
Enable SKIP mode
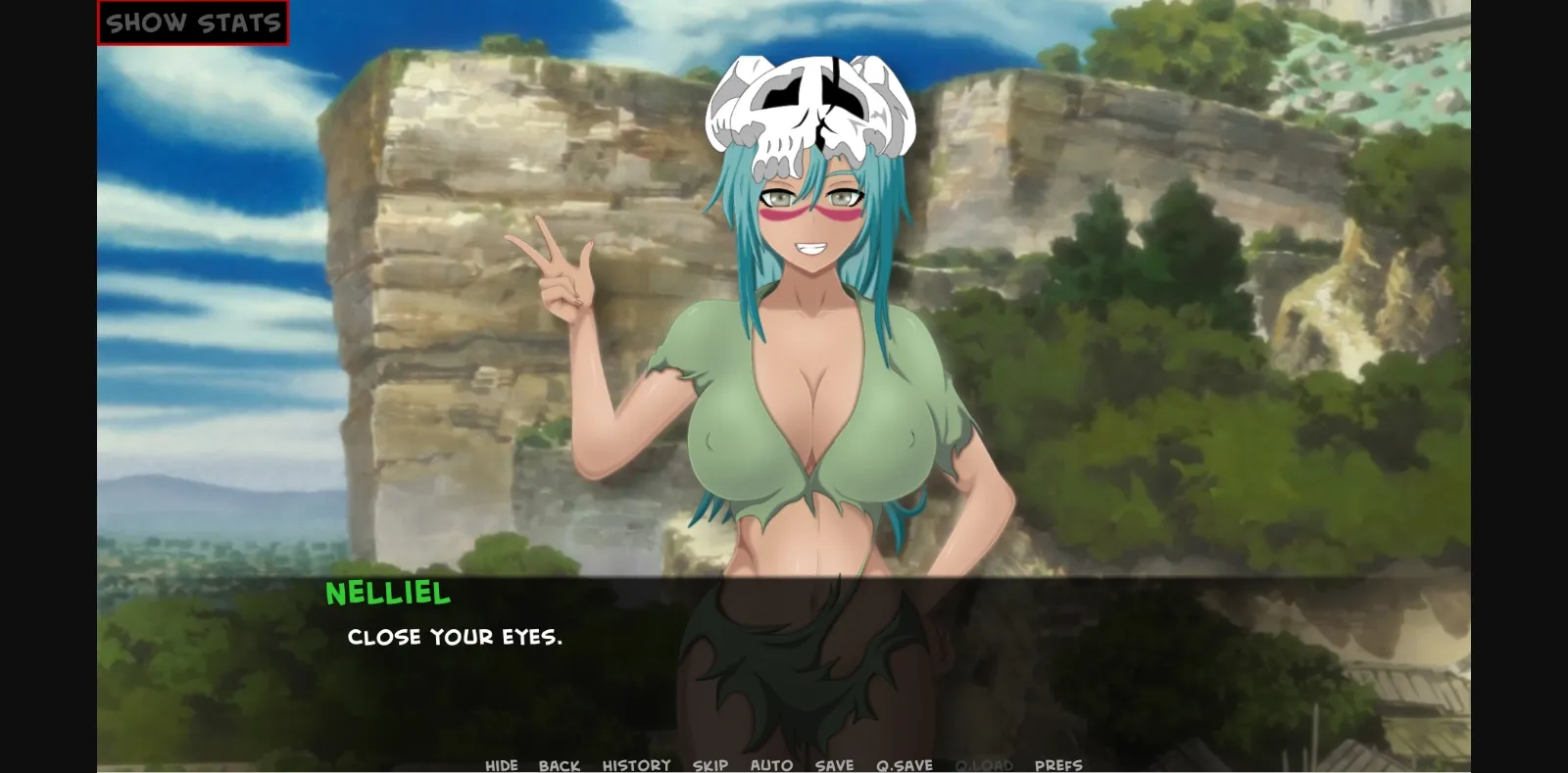coord(712,764)
